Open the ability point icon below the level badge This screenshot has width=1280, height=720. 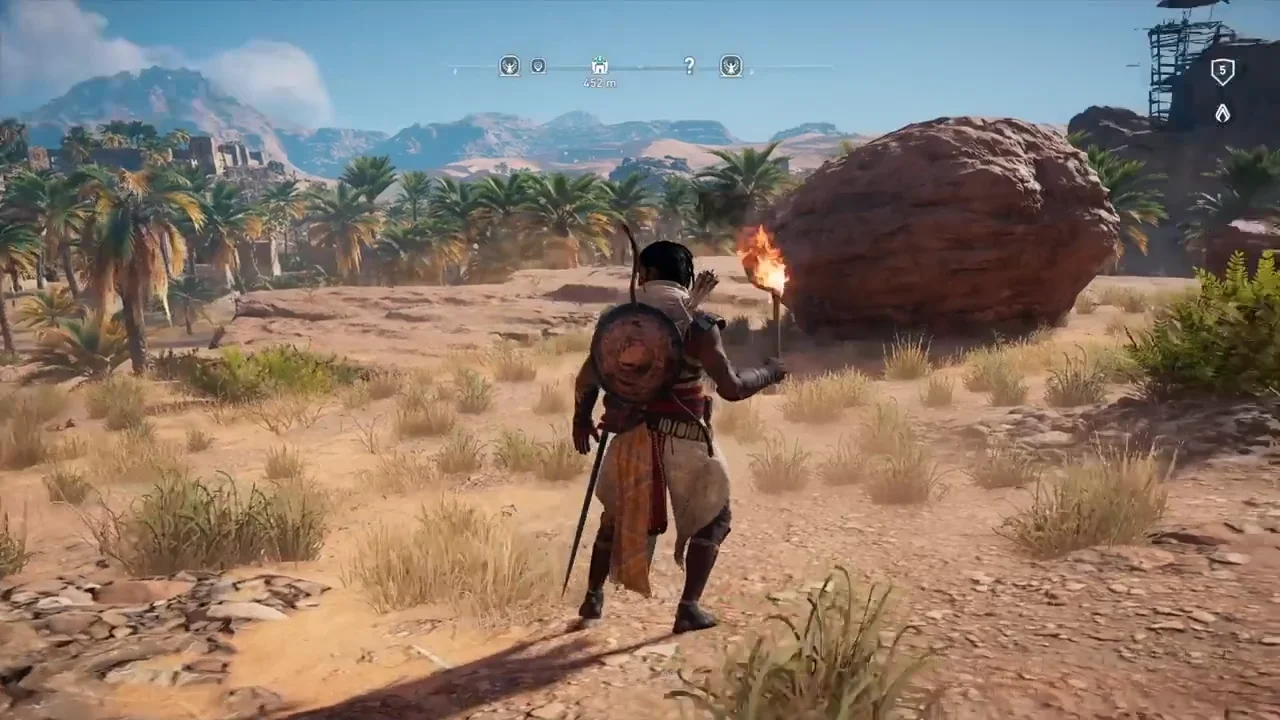coord(1222,113)
